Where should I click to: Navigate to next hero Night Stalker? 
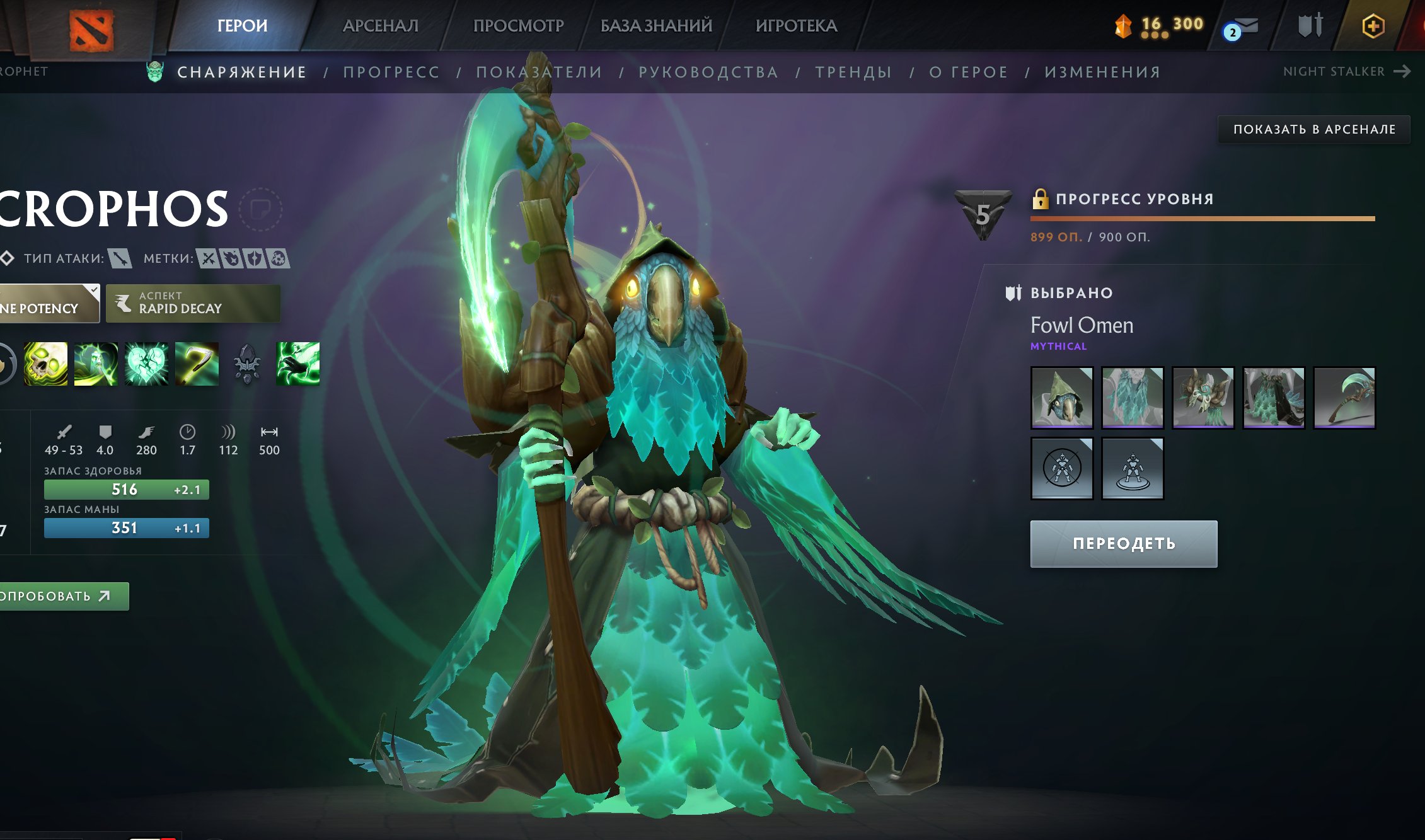click(x=1346, y=72)
